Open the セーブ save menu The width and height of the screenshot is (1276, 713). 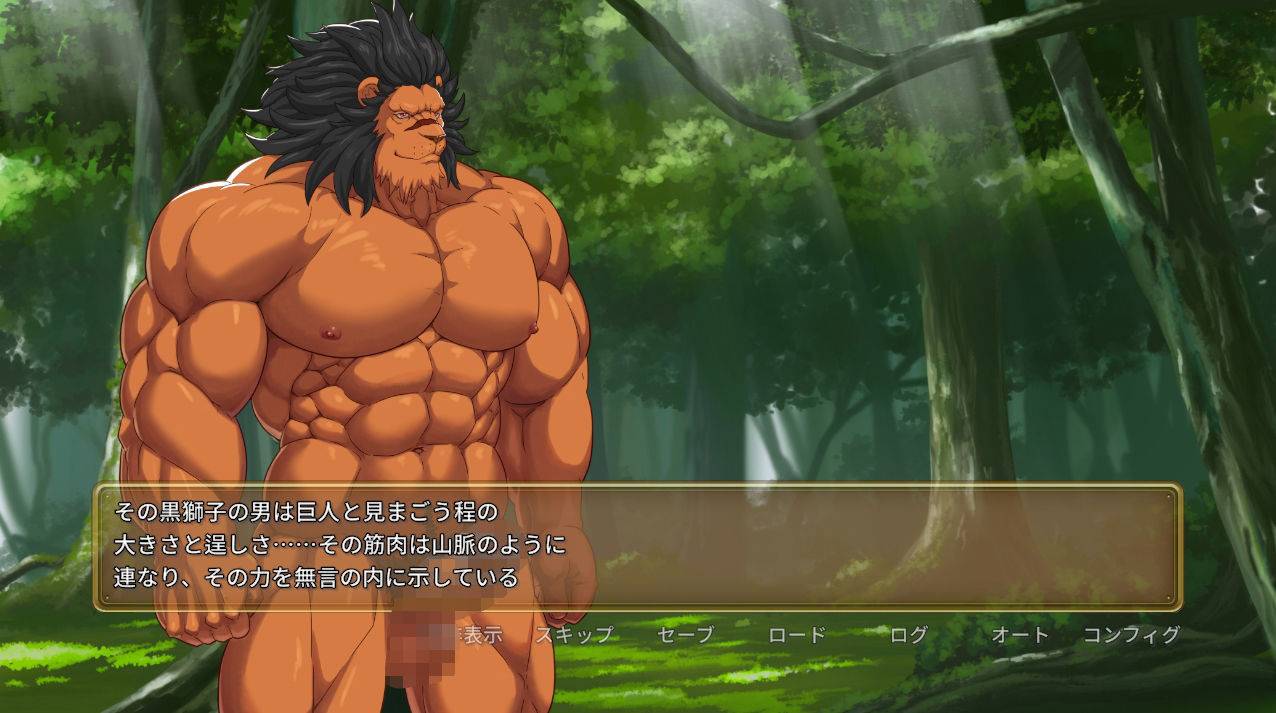[686, 635]
